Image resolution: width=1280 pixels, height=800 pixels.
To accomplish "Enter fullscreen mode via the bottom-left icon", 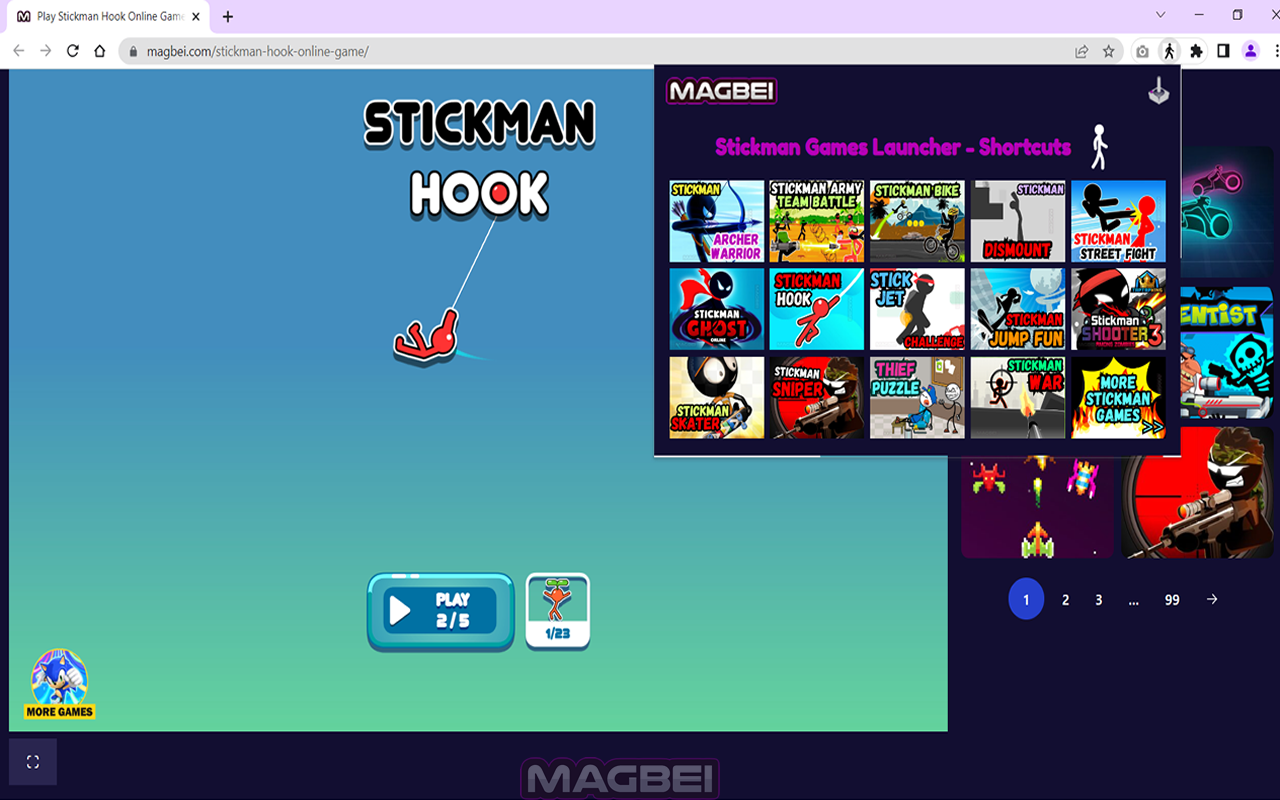I will click(33, 761).
